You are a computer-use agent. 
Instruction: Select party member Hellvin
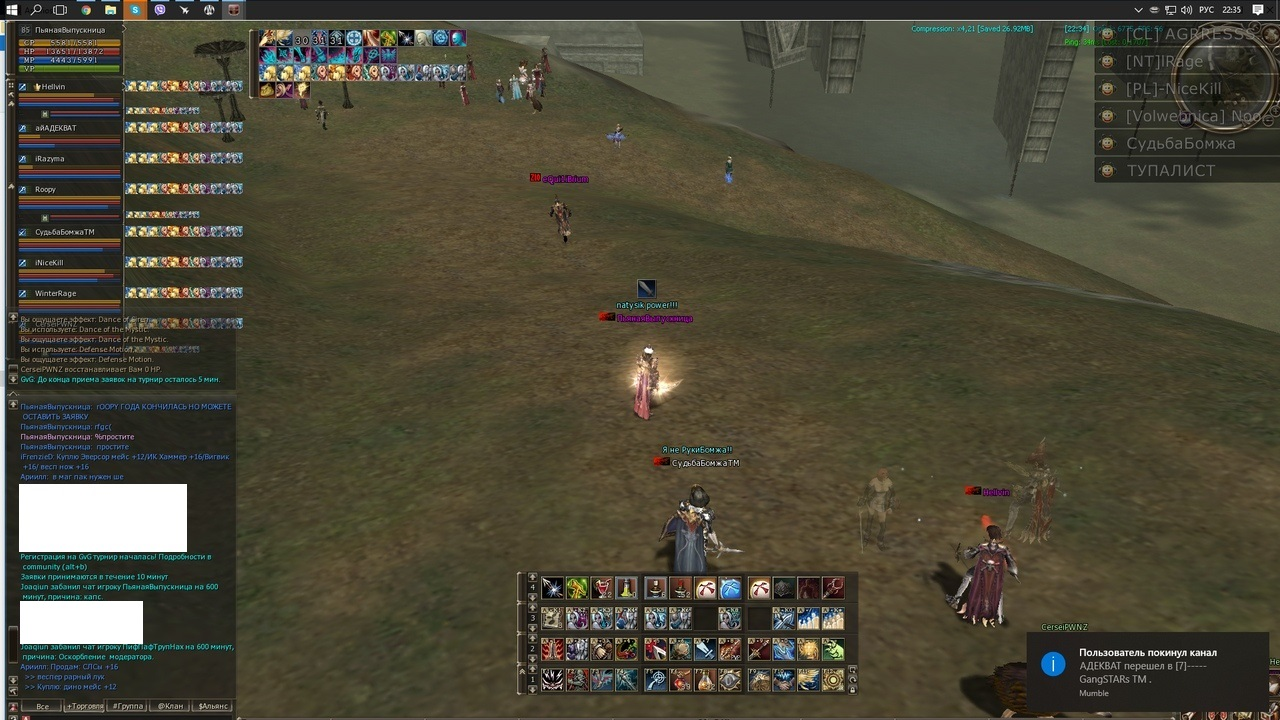[x=53, y=87]
